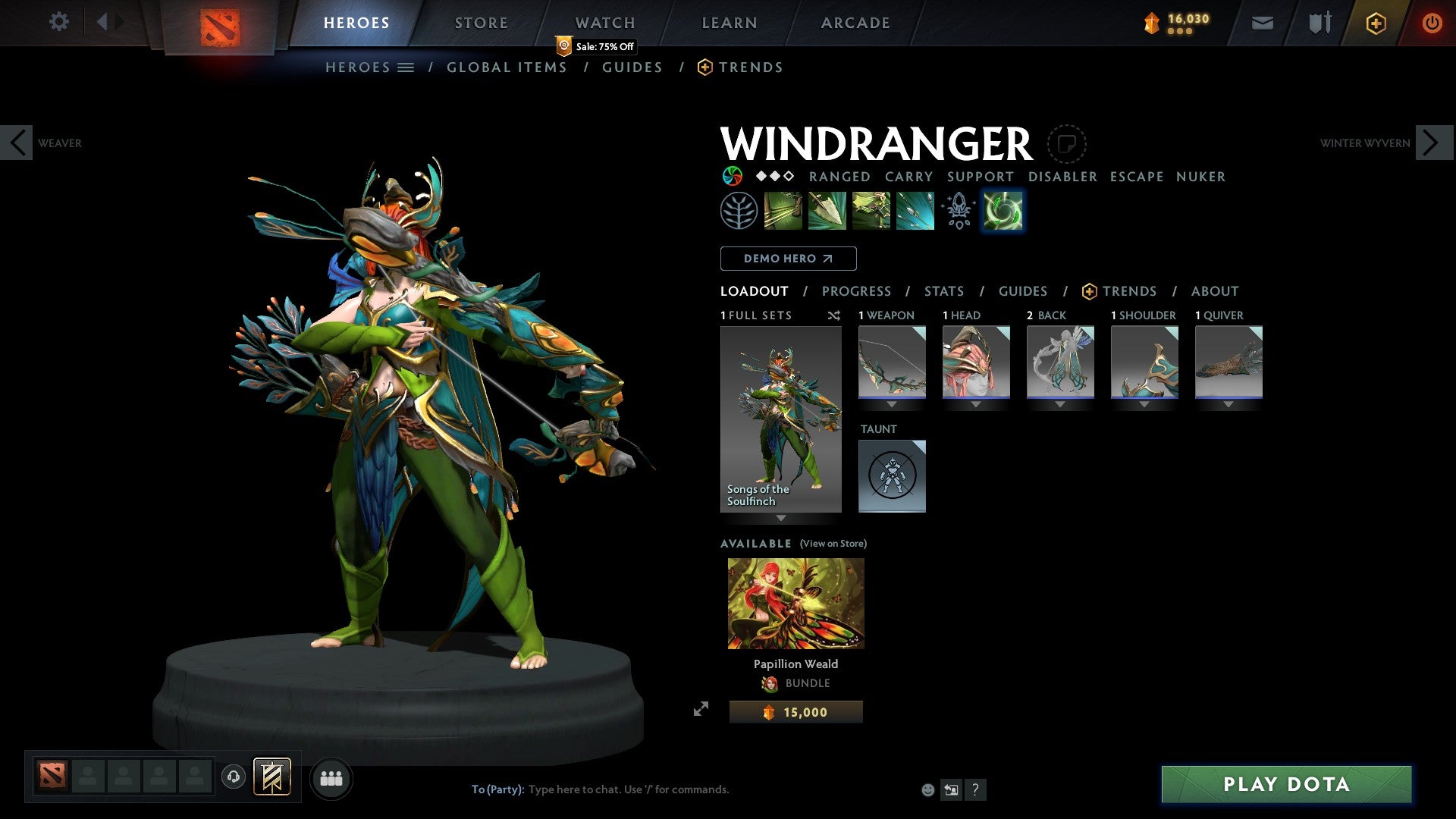1456x819 pixels.
Task: Select the Powershot ability icon
Action: 827,210
